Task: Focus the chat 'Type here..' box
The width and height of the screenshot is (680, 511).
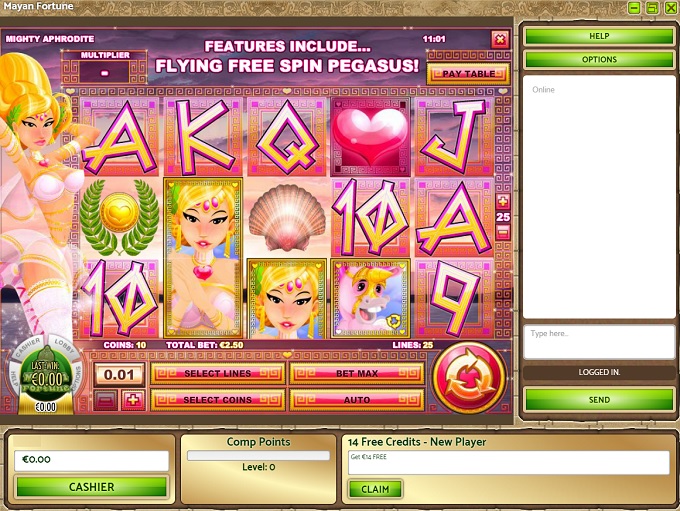Action: coord(599,341)
